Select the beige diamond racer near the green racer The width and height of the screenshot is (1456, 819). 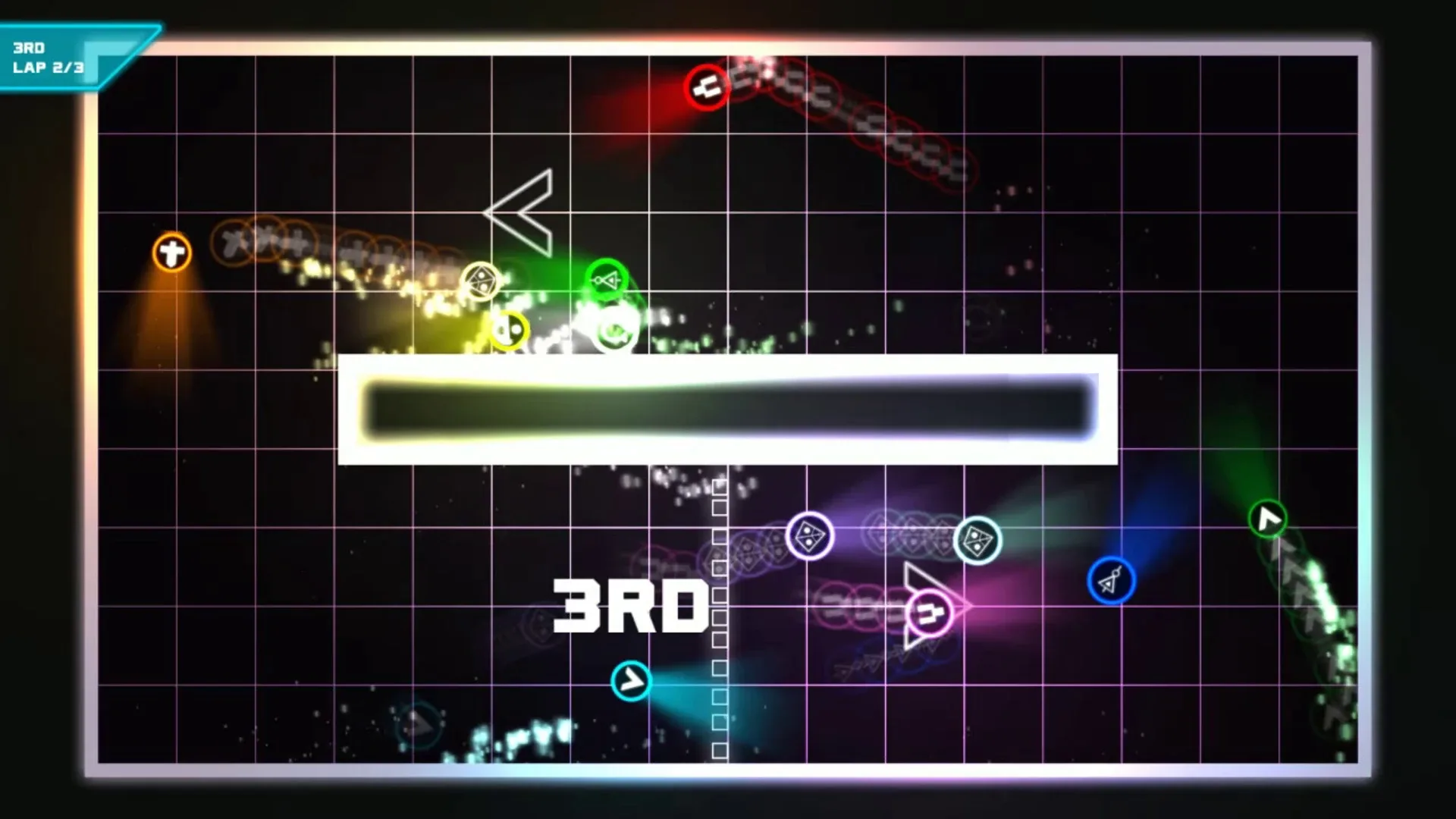(x=480, y=280)
